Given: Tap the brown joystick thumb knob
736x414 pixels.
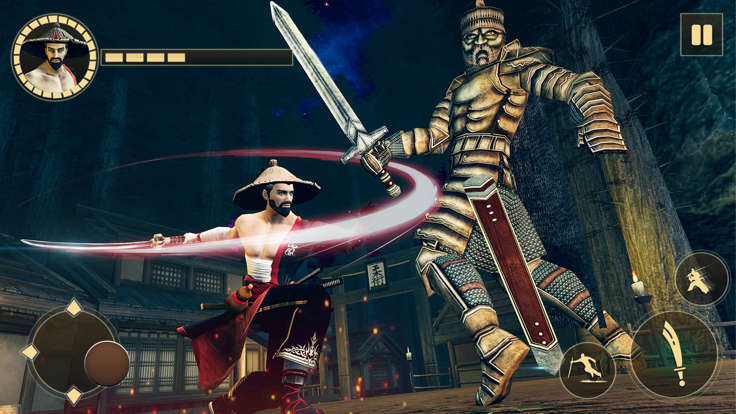Looking at the screenshot, I should 106,363.
